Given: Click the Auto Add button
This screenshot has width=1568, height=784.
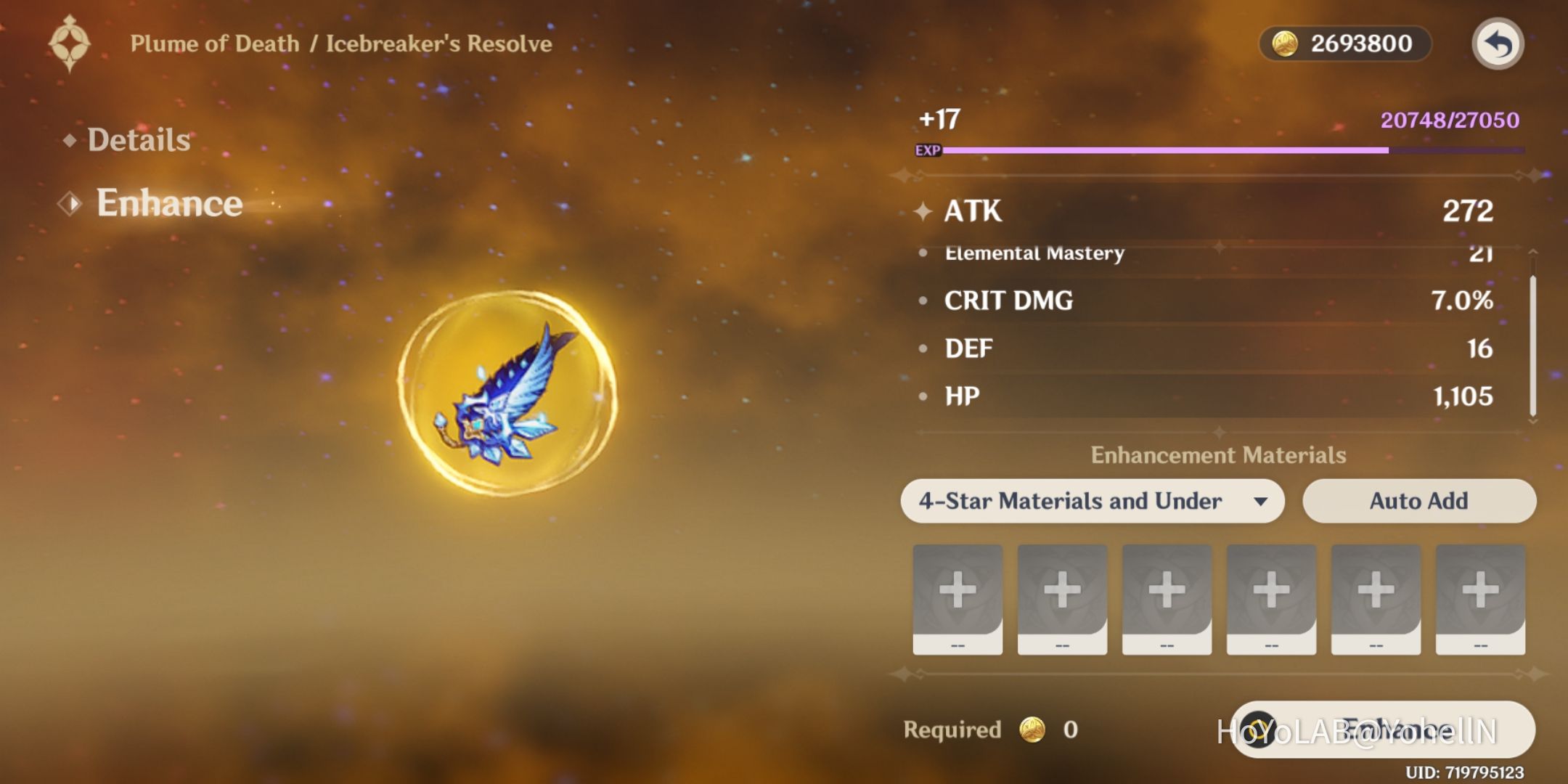Looking at the screenshot, I should [1418, 501].
